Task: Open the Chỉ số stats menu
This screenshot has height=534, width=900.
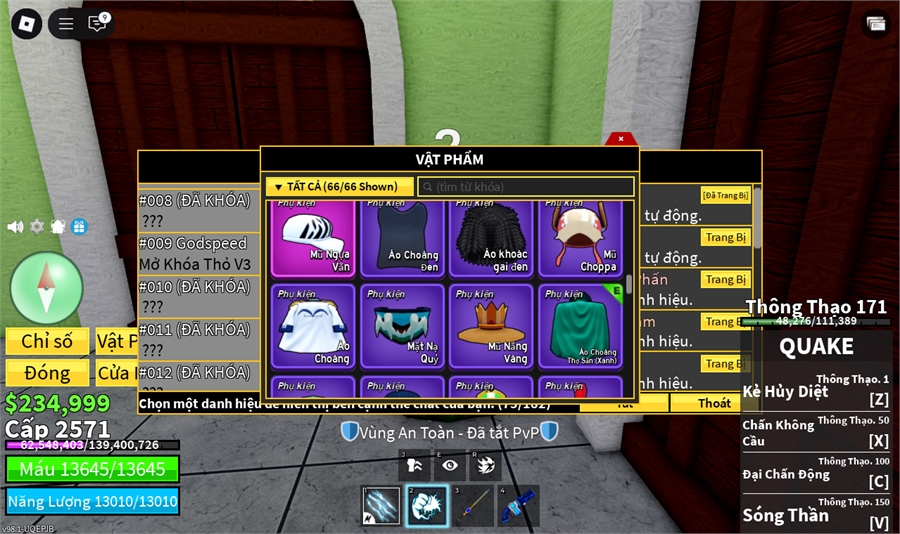Action: (x=47, y=341)
